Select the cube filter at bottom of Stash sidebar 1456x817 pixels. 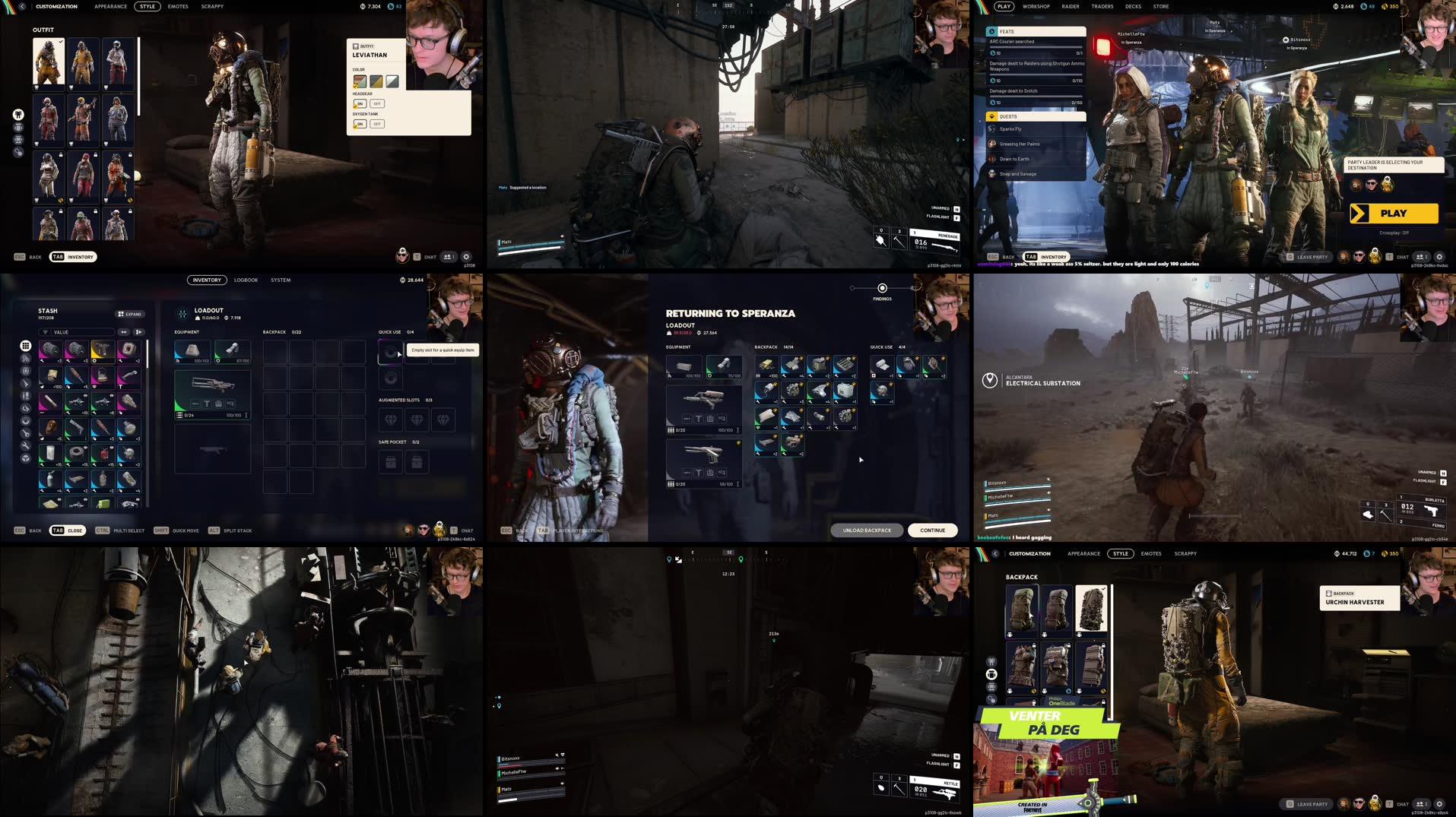25,458
